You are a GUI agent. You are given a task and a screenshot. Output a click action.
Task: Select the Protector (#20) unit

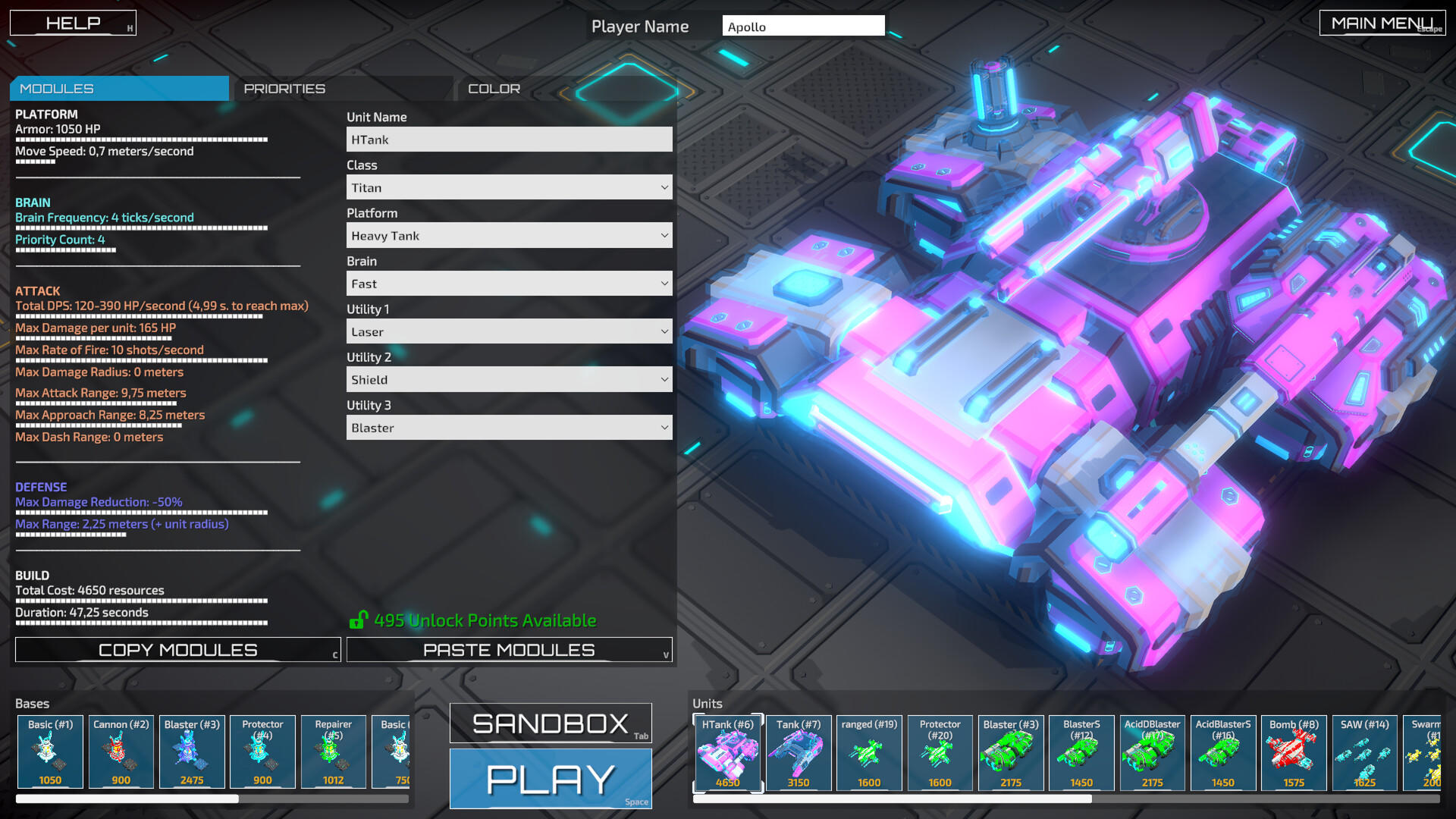coord(940,753)
